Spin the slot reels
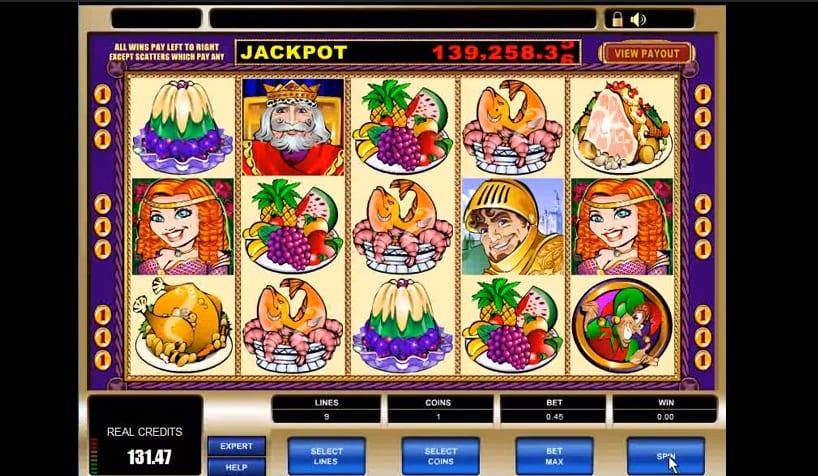The image size is (818, 476). tap(664, 456)
